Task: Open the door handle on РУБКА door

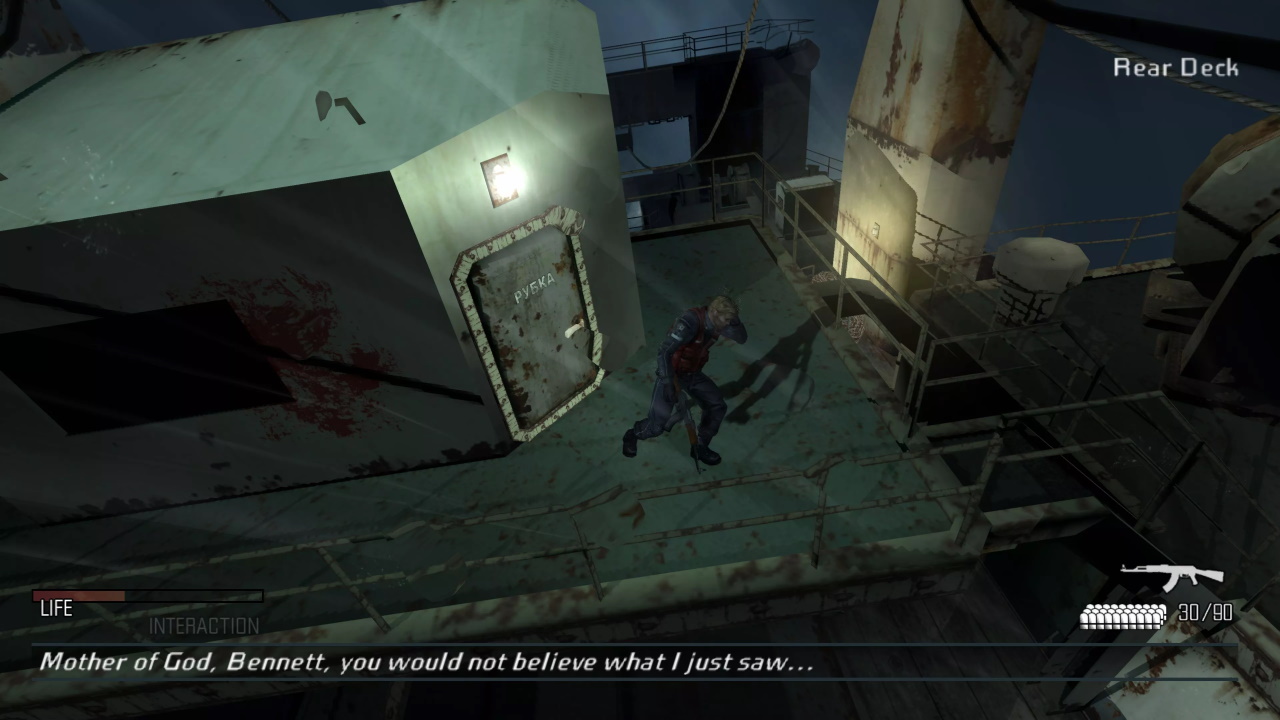Action: 572,330
